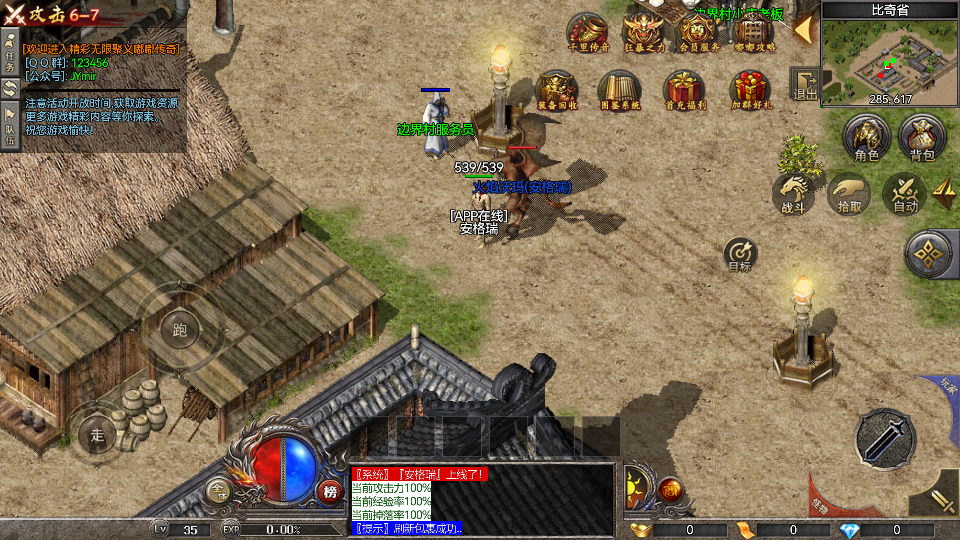960x540 pixels.
Task: Open the 背包 backpack
Action: [x=922, y=137]
